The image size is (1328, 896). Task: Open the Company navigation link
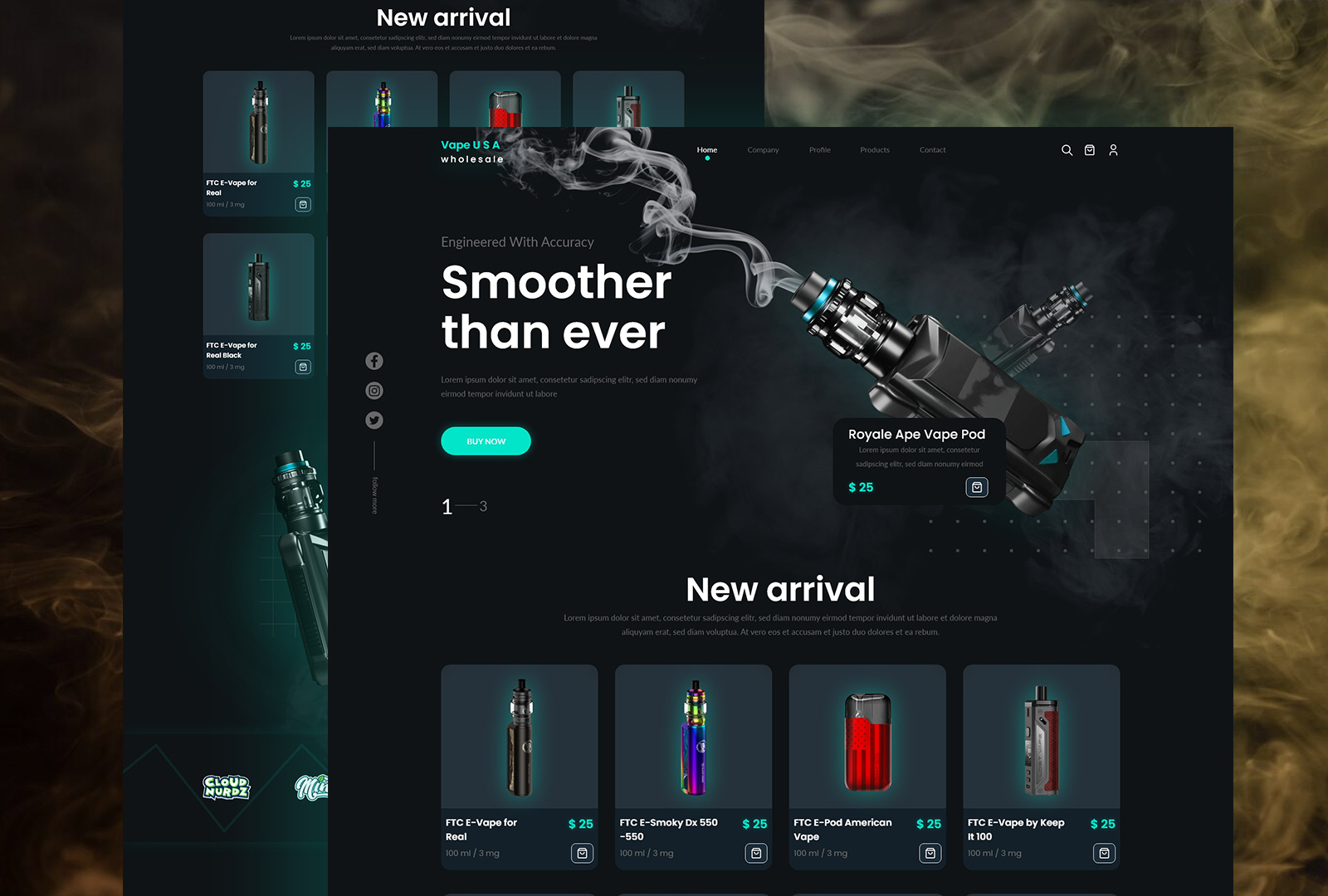[763, 150]
